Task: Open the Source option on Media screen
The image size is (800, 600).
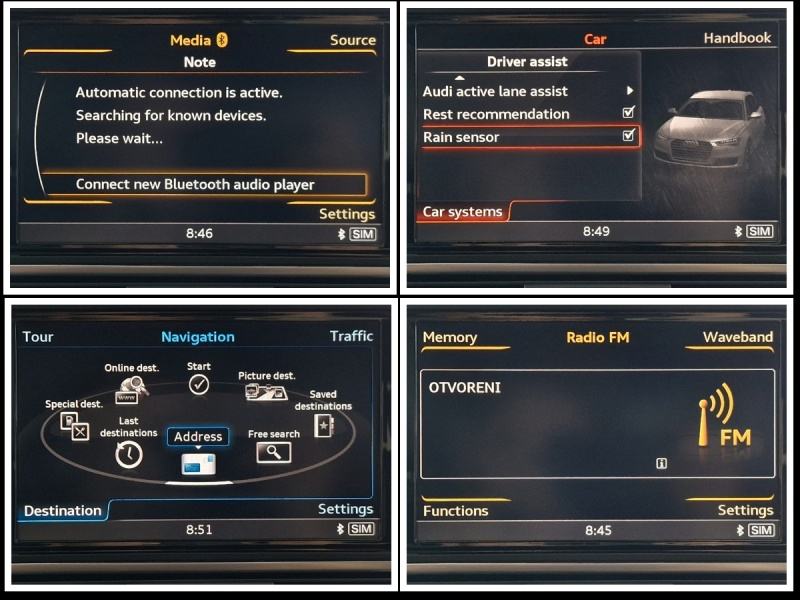Action: click(x=352, y=40)
